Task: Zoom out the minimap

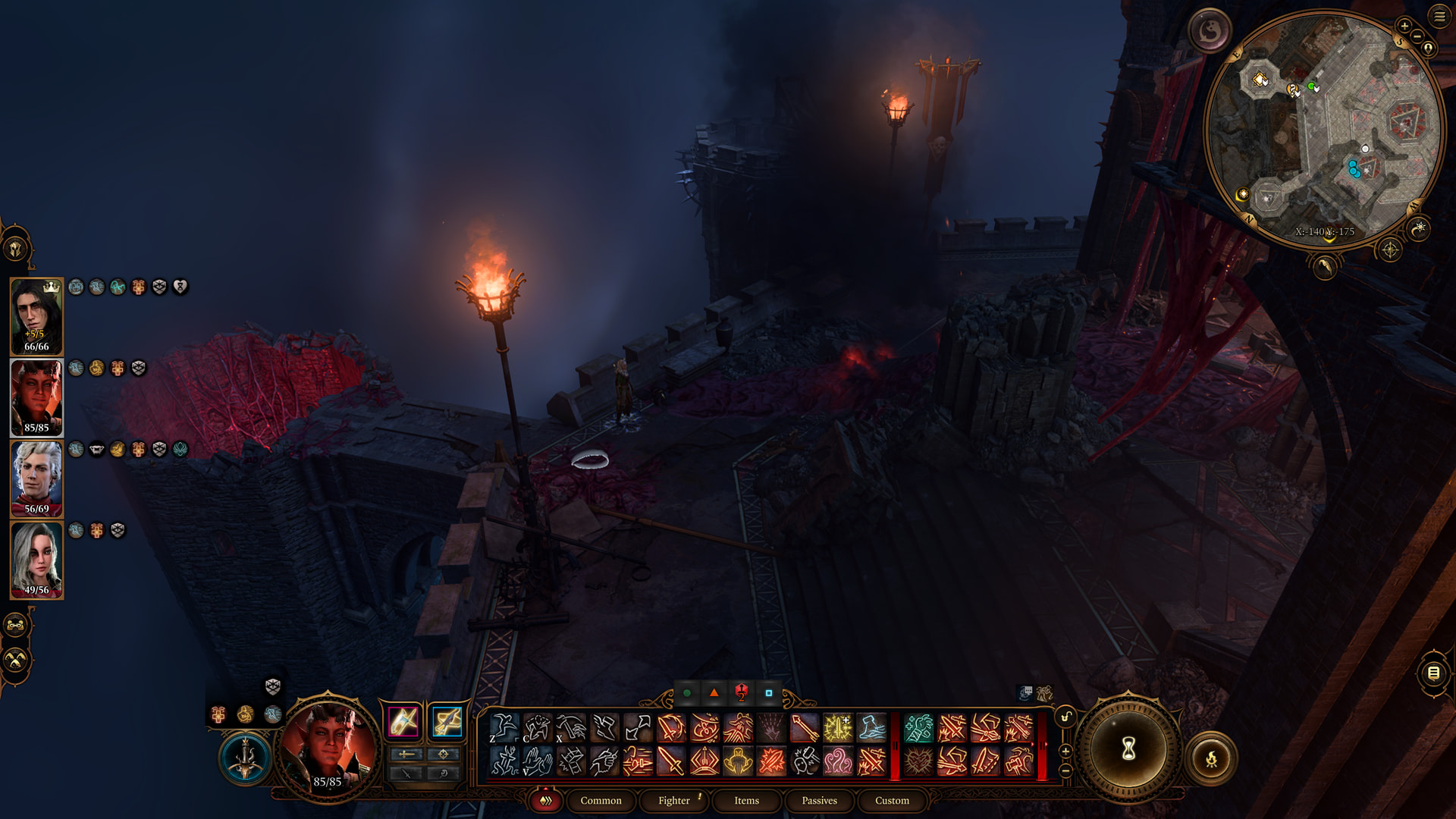Action: 1417,36
